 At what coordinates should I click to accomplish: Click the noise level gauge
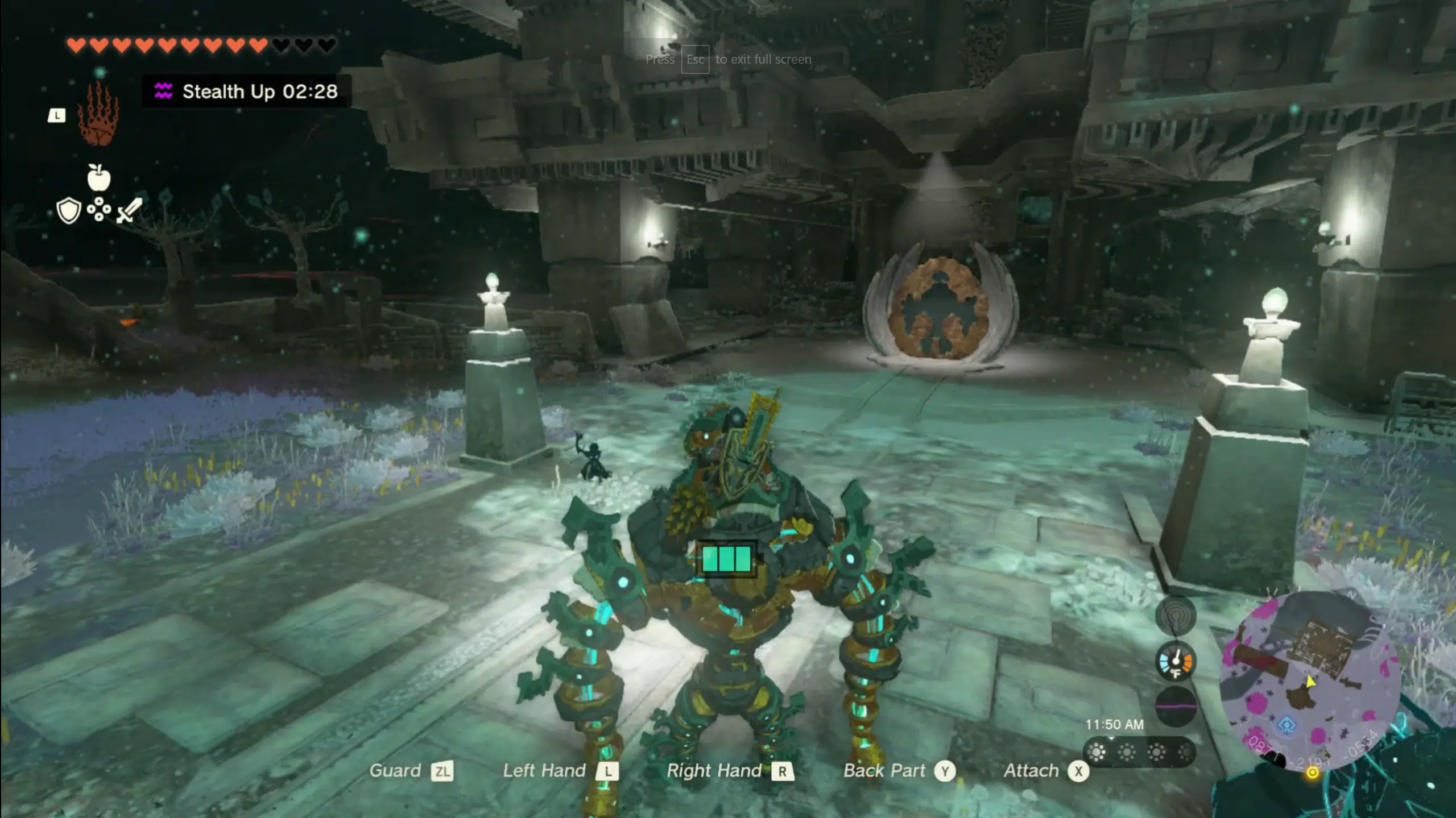coord(1175,706)
